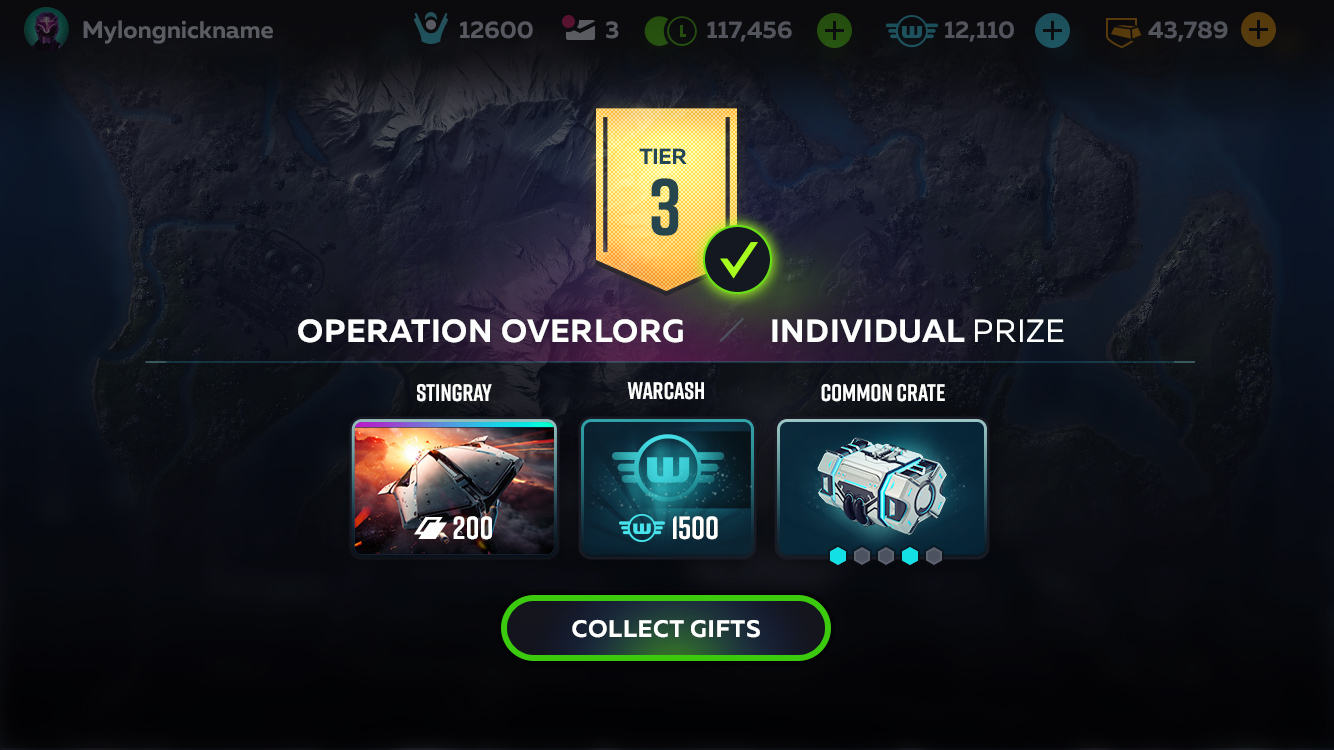The image size is (1334, 750).
Task: Open the Mylongnickname player profile avatar
Action: (x=46, y=29)
